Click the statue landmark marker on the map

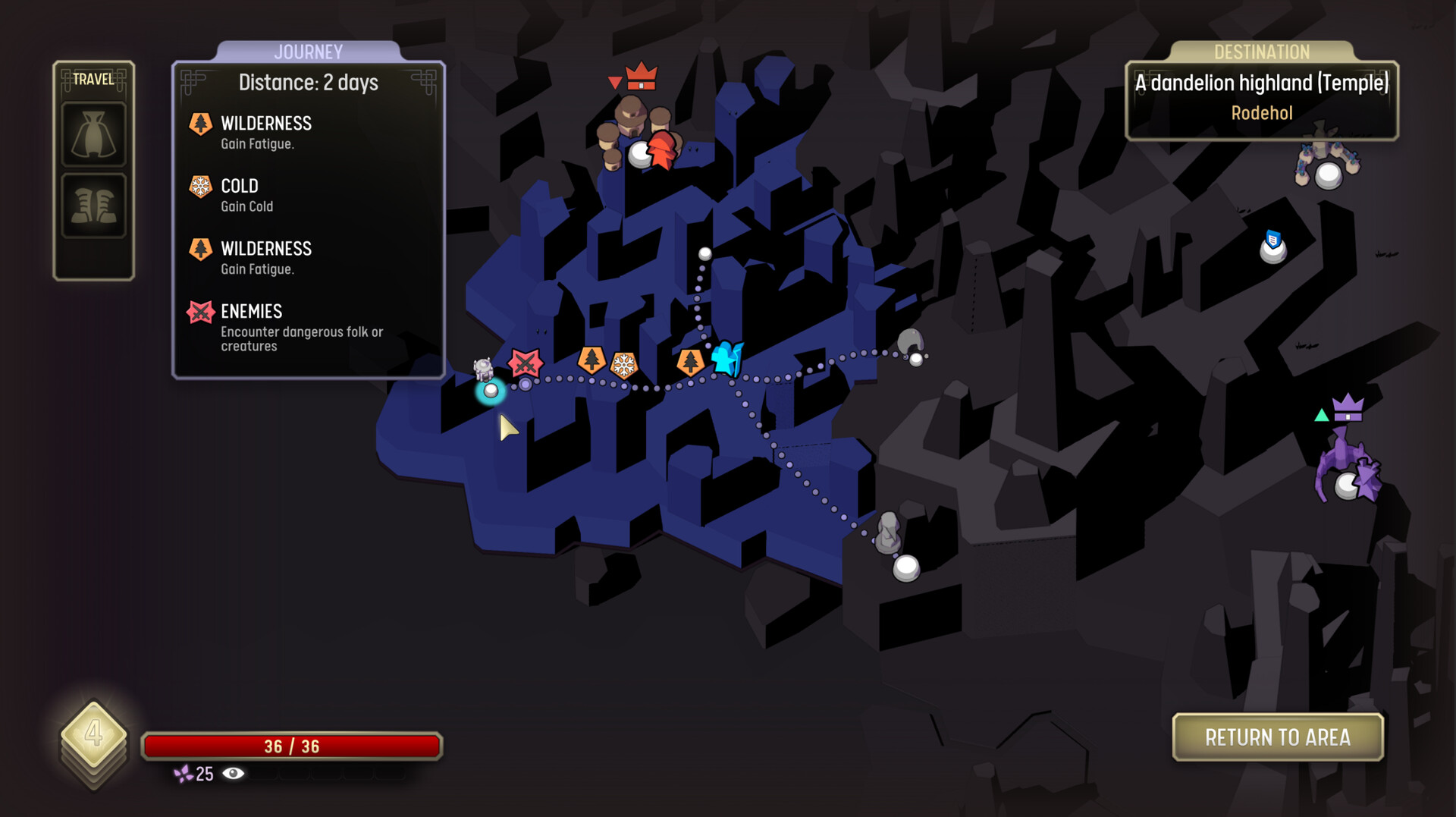887,531
